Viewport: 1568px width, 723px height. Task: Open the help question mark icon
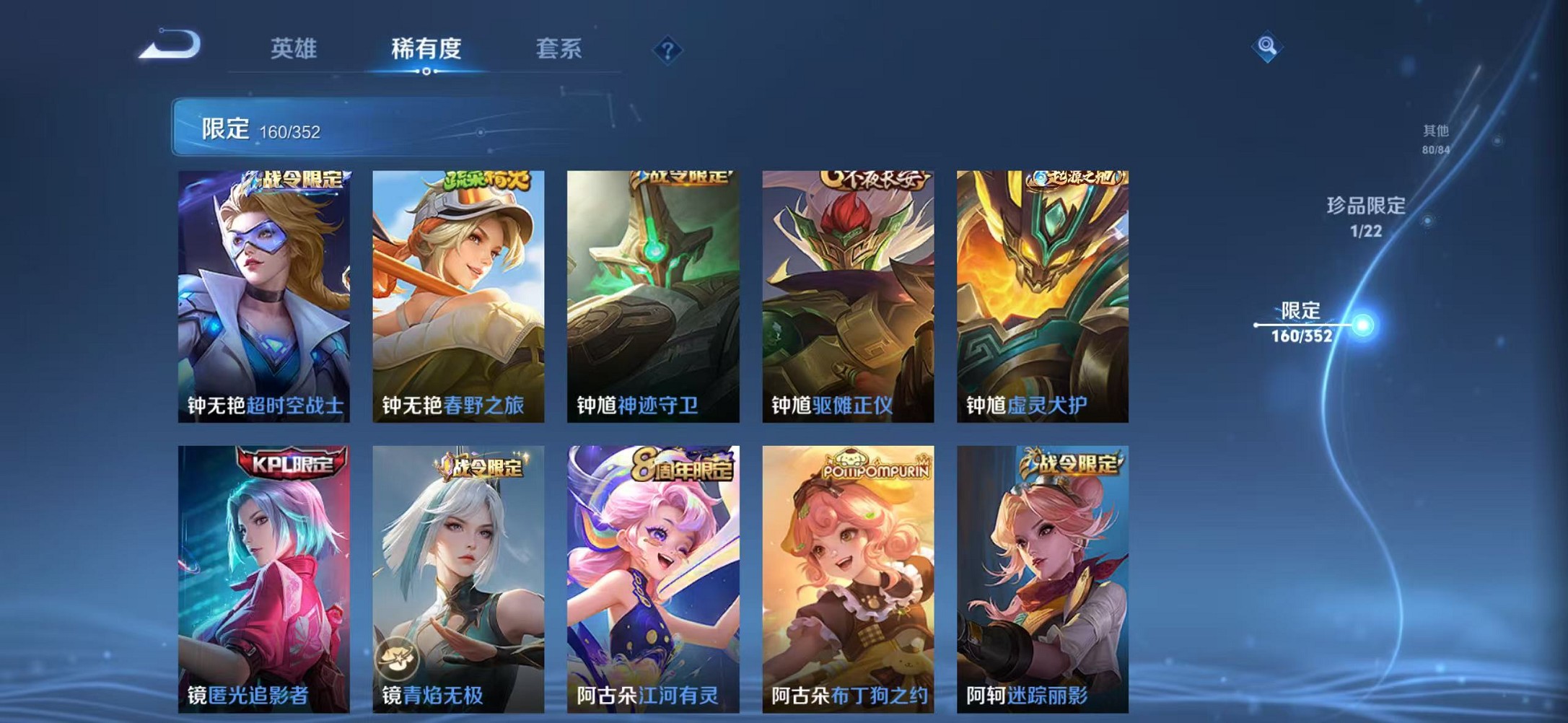pyautogui.click(x=667, y=49)
